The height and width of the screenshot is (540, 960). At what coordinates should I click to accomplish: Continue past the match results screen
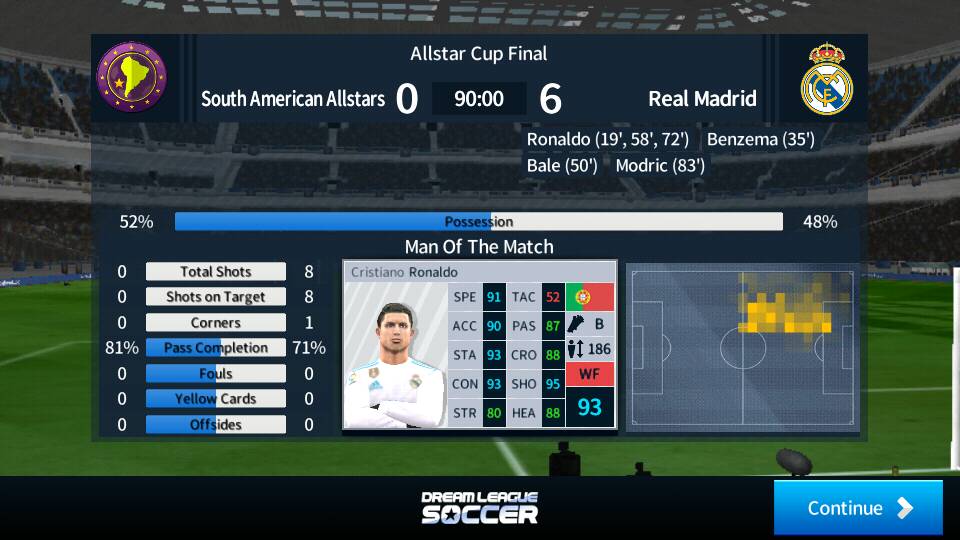point(858,508)
